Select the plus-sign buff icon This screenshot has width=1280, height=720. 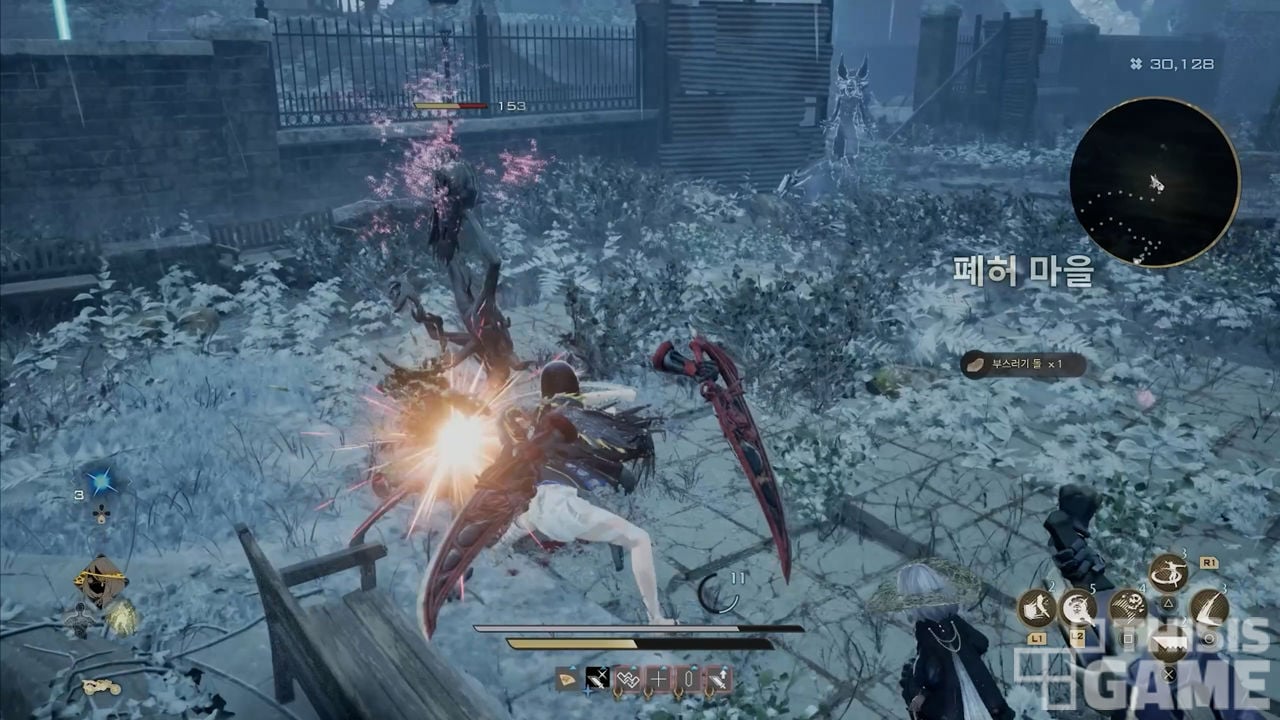pos(658,679)
